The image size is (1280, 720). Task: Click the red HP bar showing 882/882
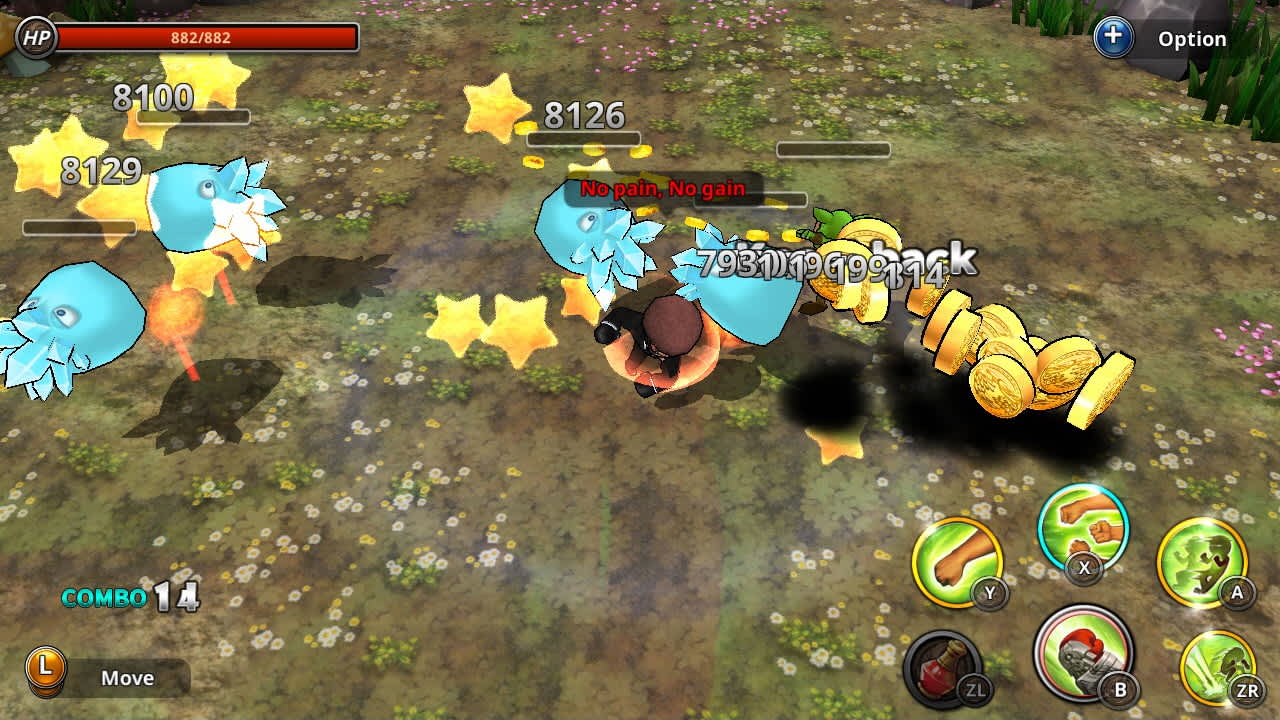point(205,39)
